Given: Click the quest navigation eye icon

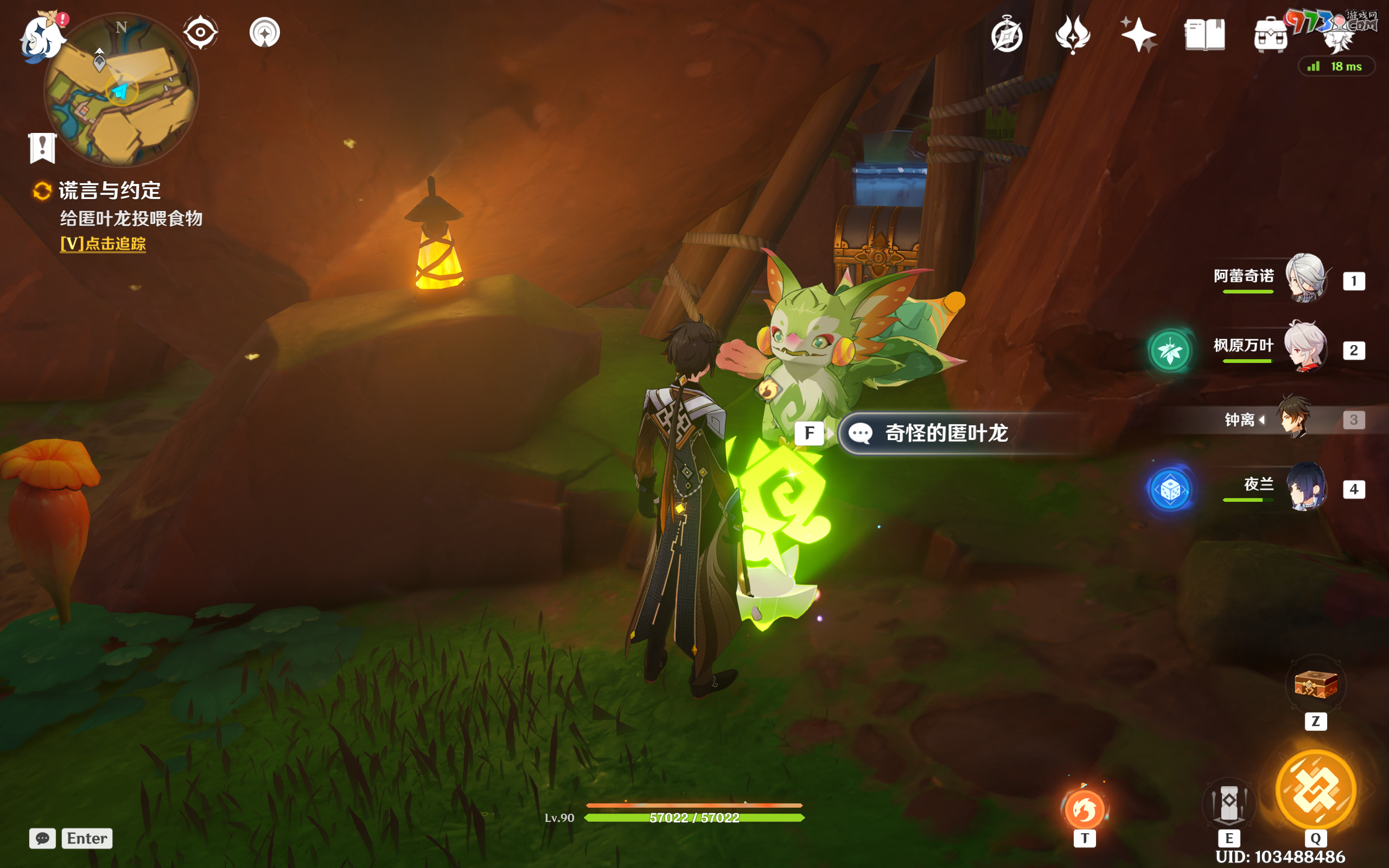Looking at the screenshot, I should (200, 32).
